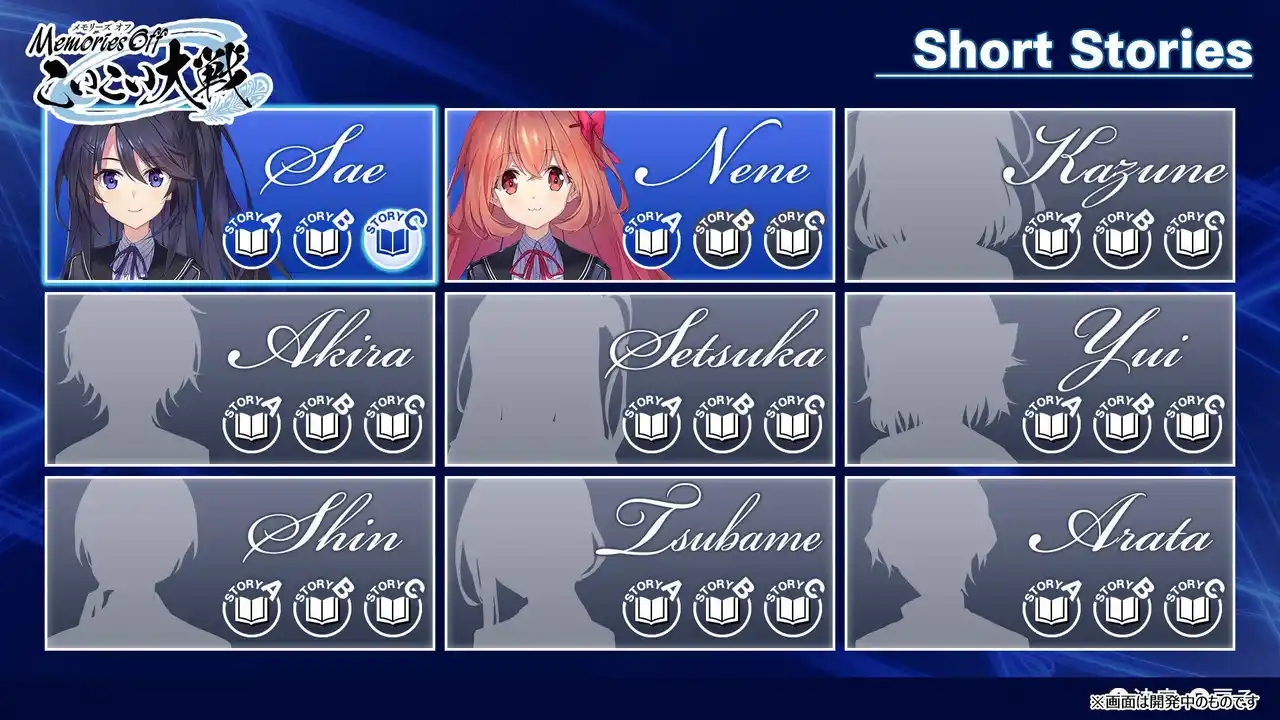Choose Nene's Story C
Image resolution: width=1280 pixels, height=720 pixels.
[x=792, y=242]
